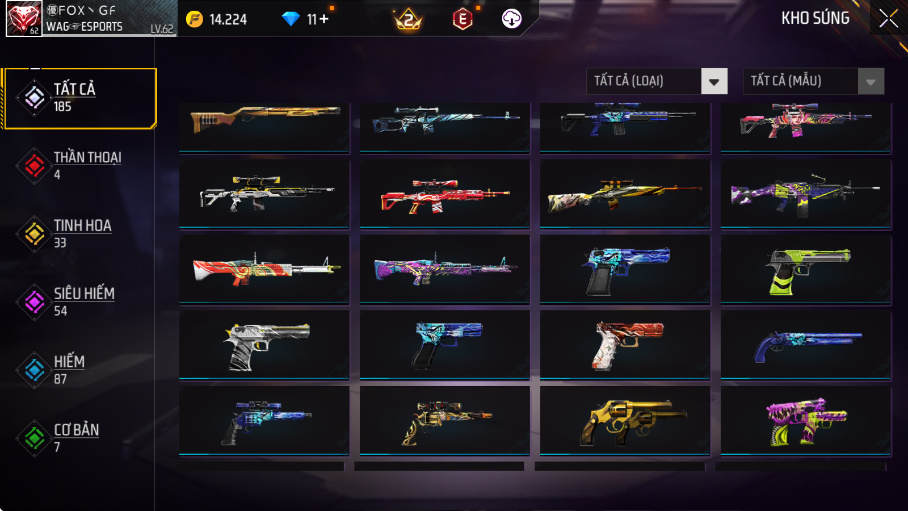Image resolution: width=908 pixels, height=511 pixels.
Task: Open the Tất Cả (Loại) type dropdown
Action: tap(657, 81)
